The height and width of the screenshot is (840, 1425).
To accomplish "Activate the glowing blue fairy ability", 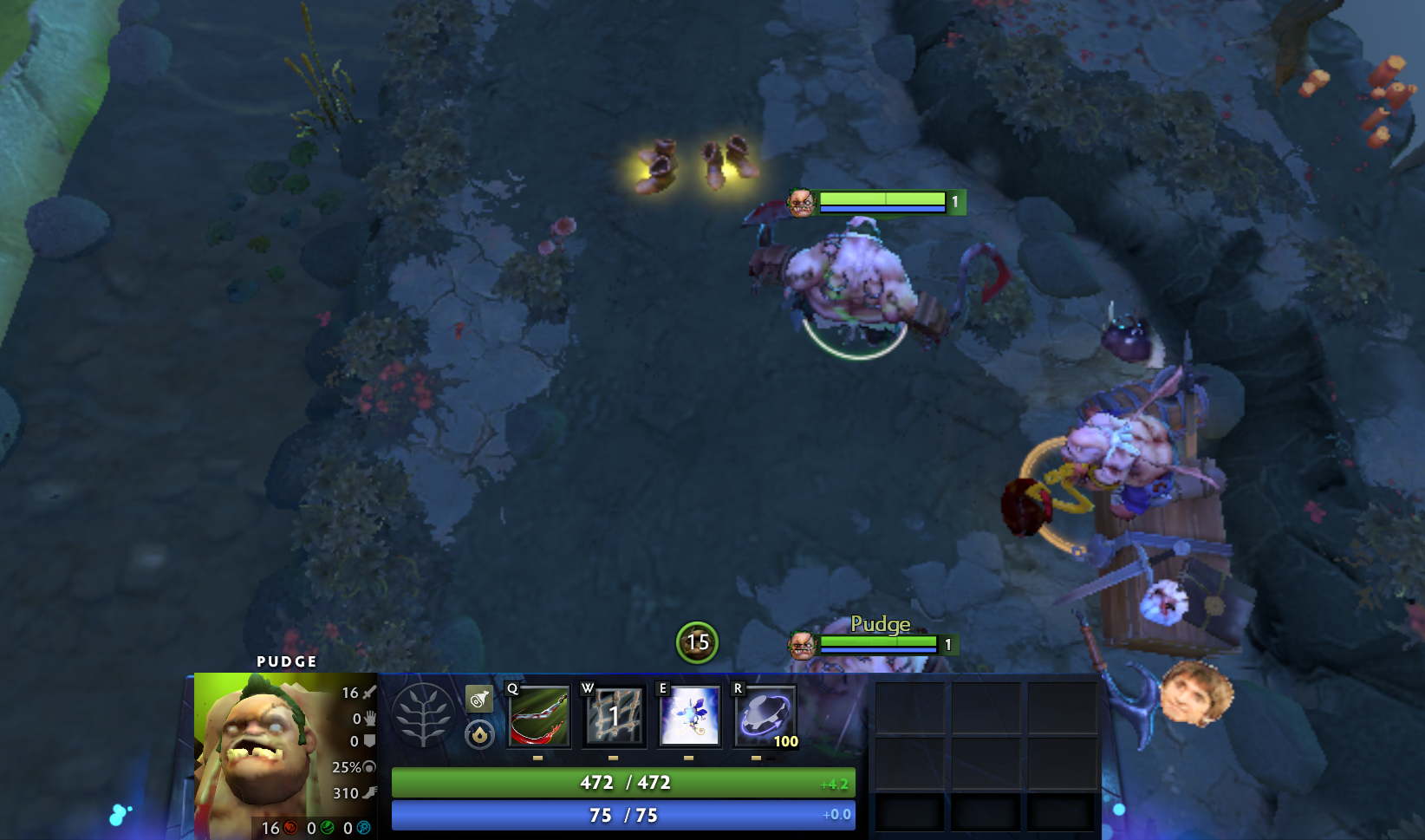I will [690, 716].
